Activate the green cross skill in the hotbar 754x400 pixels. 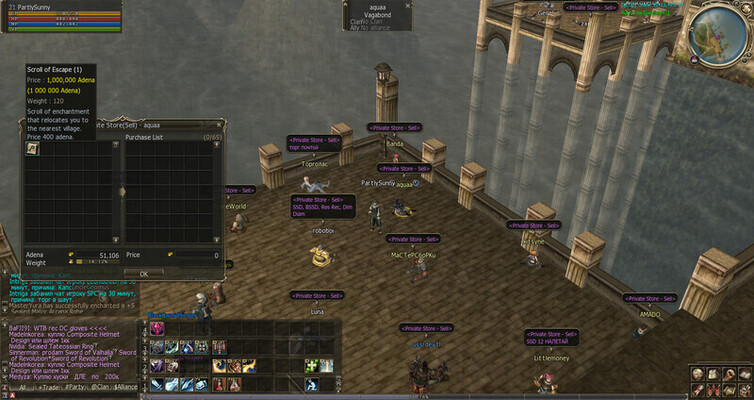(x=311, y=366)
